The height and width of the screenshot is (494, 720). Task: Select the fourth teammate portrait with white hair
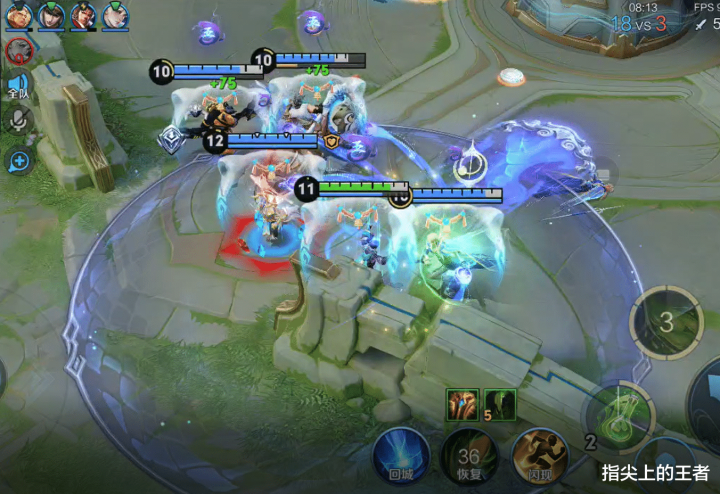[116, 15]
